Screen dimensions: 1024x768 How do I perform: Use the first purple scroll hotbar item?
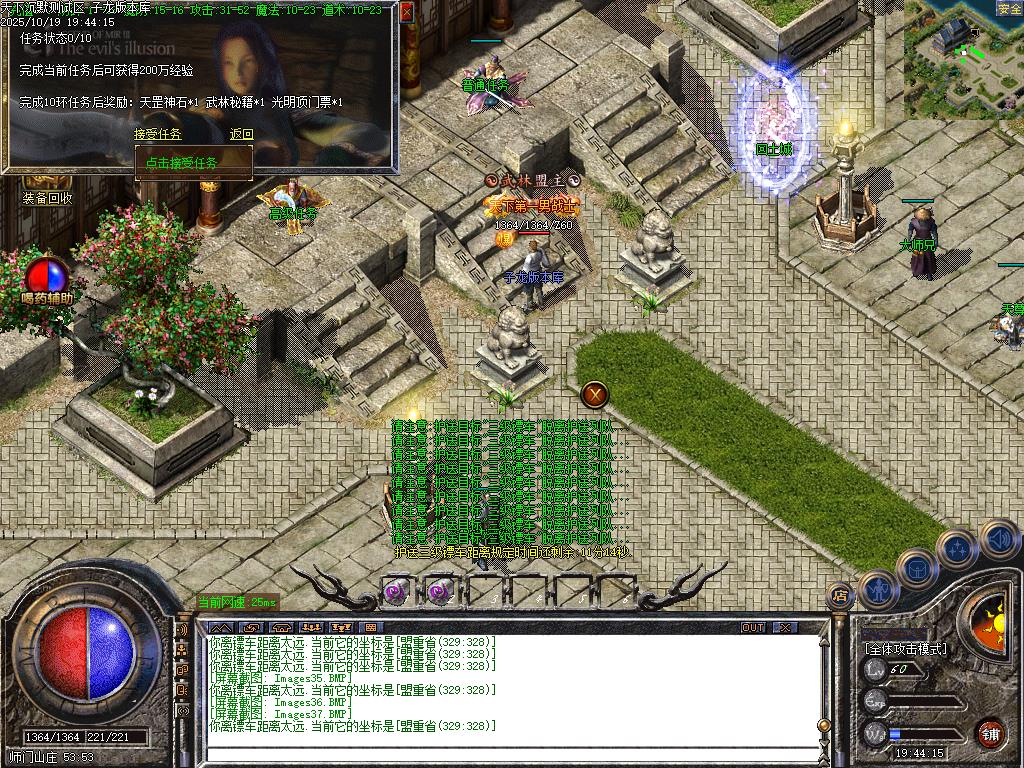click(x=396, y=592)
